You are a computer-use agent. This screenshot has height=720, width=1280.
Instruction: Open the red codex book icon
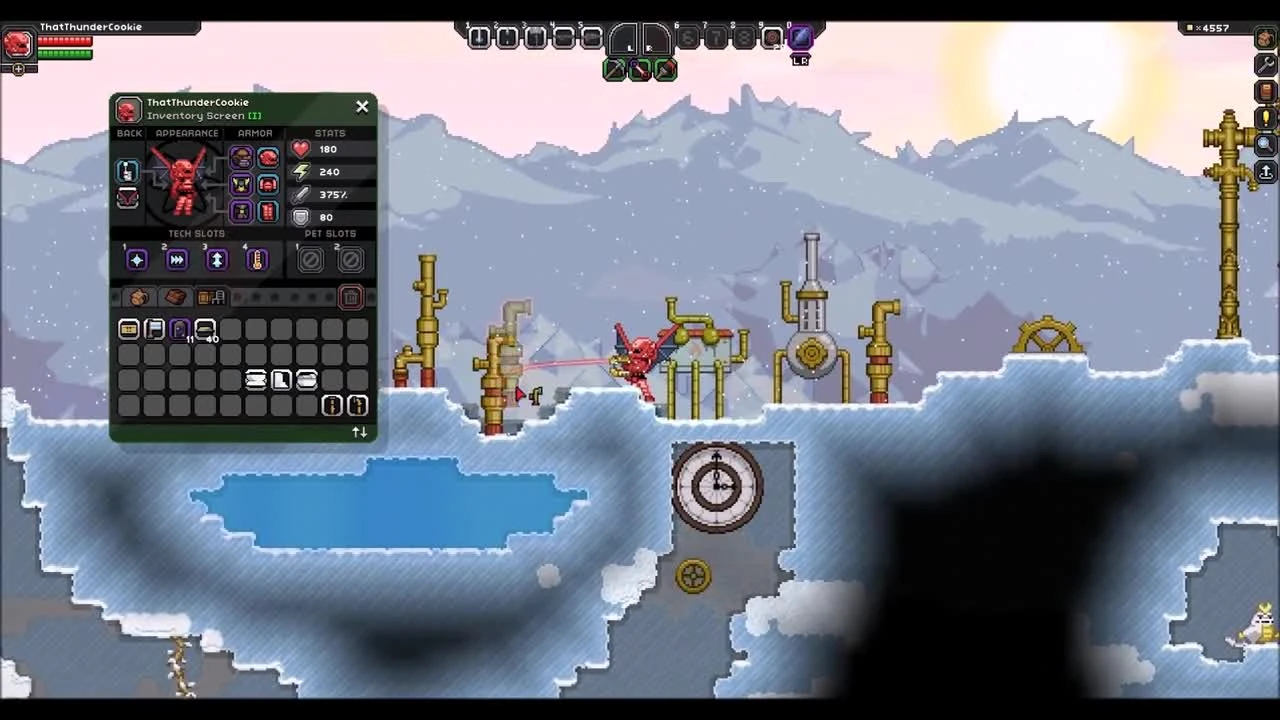1265,91
